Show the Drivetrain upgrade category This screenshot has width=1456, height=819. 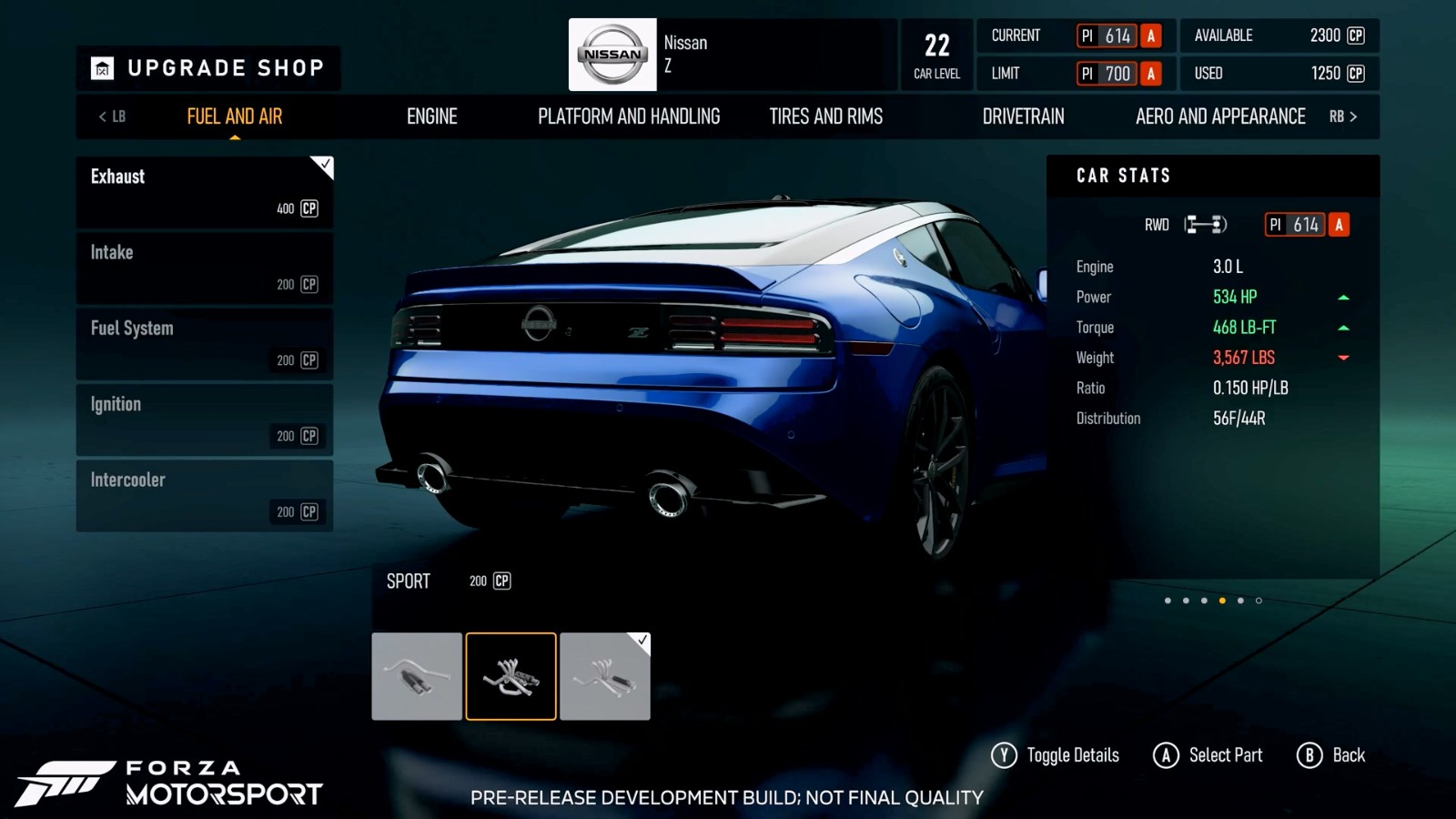click(1023, 116)
